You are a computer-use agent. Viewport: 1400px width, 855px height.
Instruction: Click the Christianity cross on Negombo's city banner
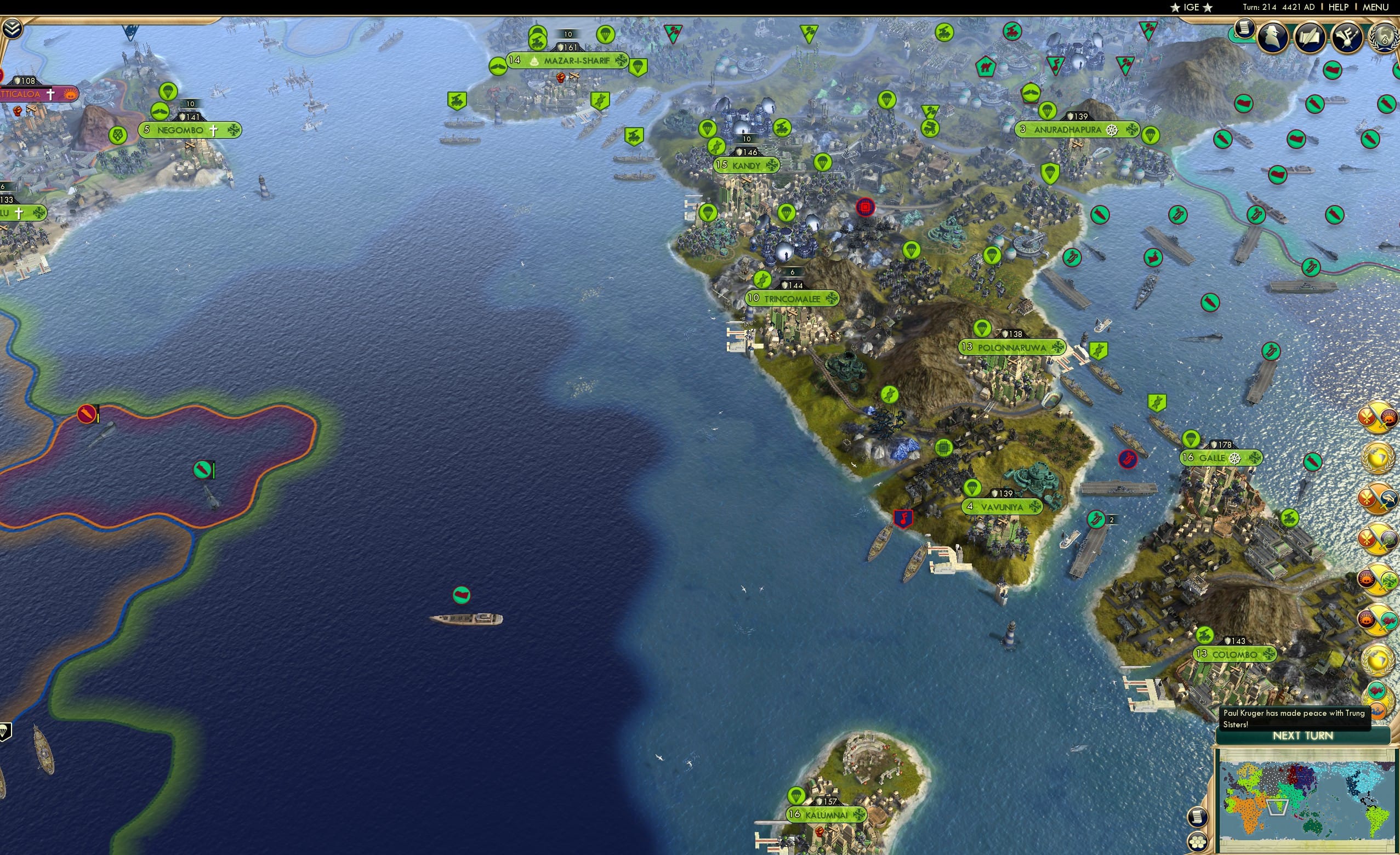213,130
